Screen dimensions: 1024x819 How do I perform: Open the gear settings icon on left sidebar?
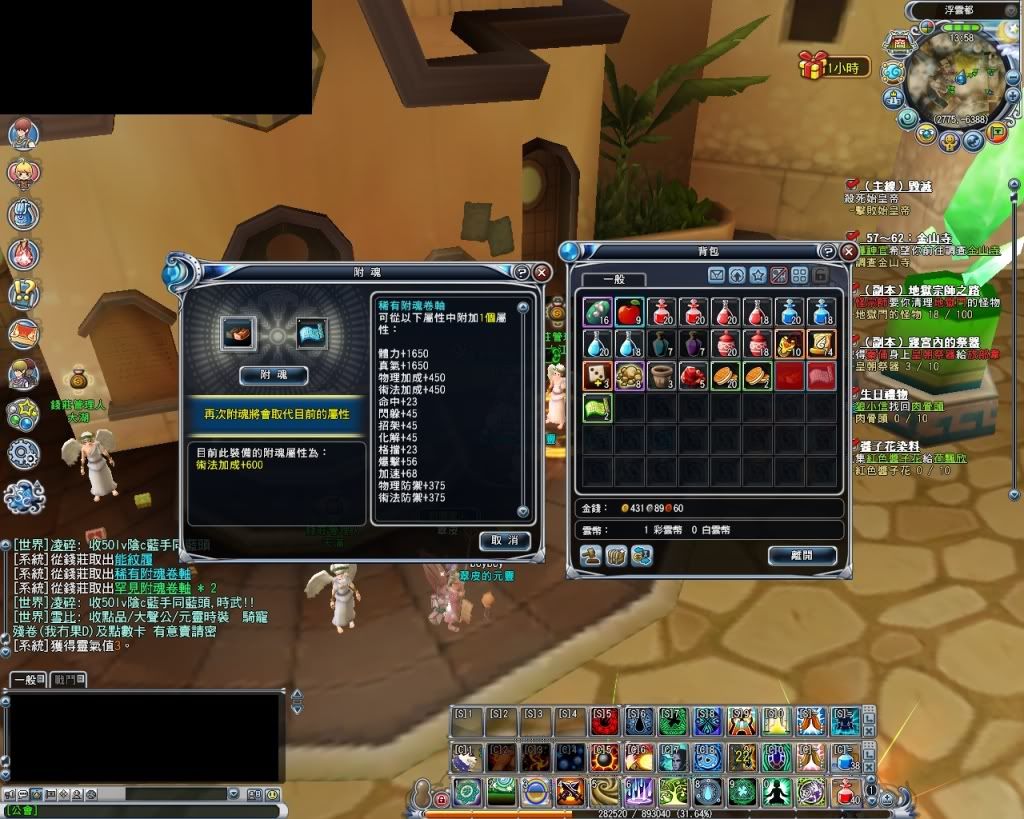[x=22, y=453]
